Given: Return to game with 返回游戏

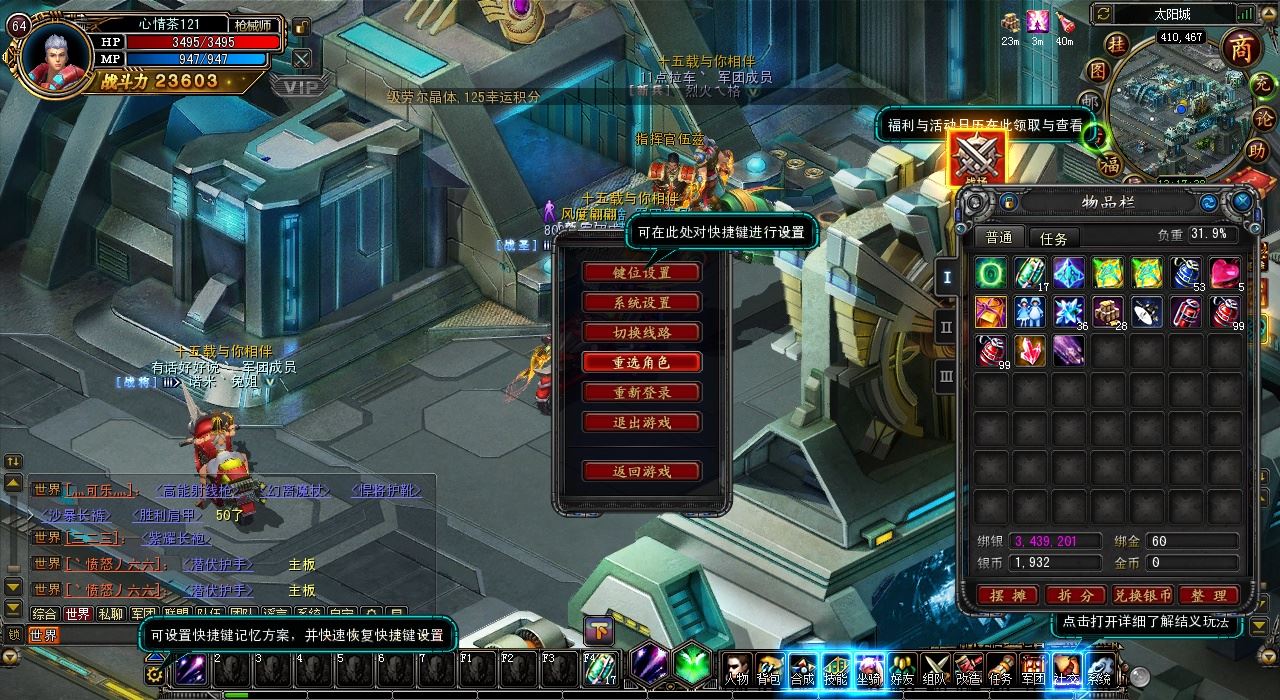Looking at the screenshot, I should click(641, 471).
